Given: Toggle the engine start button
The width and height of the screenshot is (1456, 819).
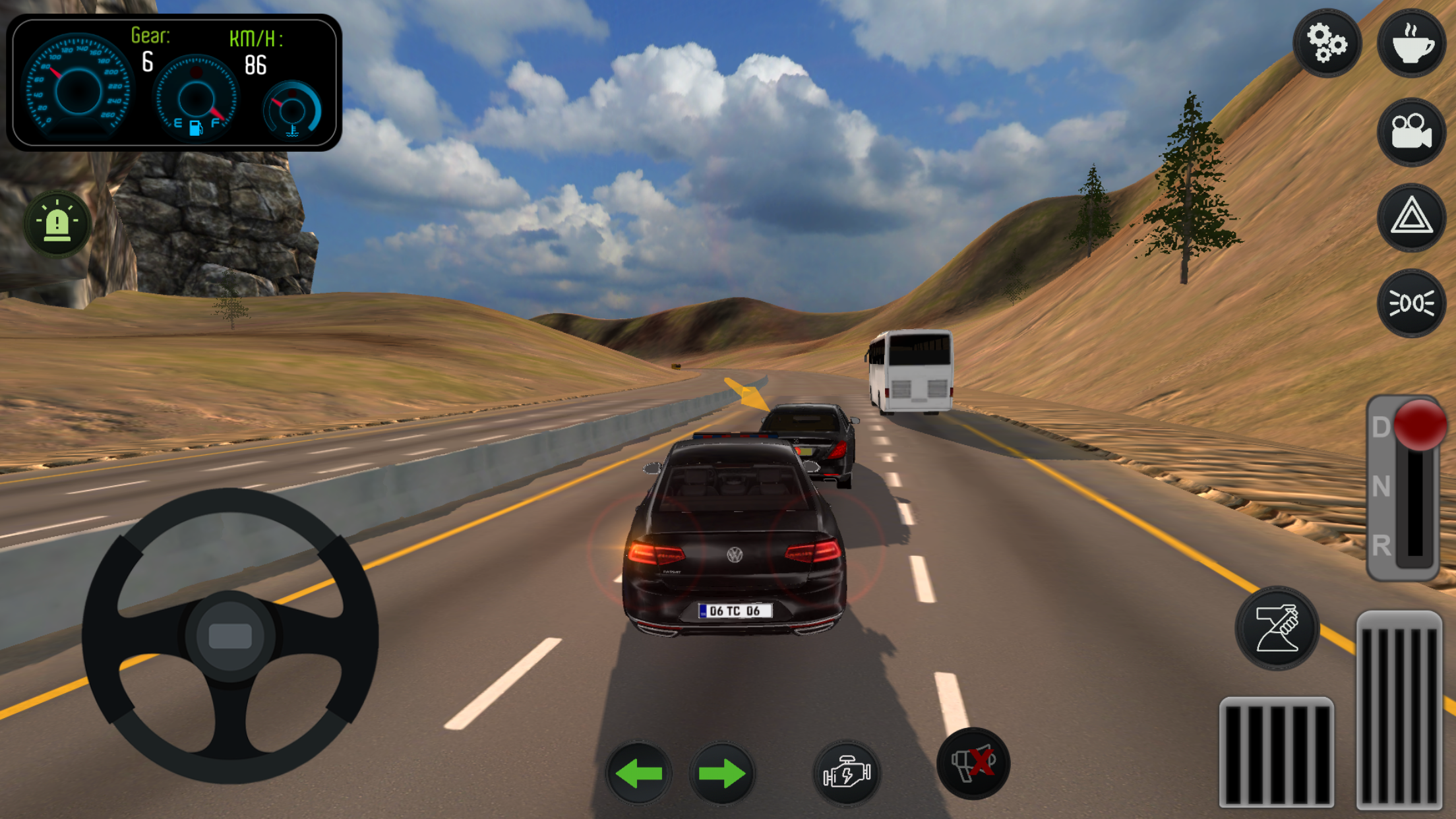Looking at the screenshot, I should click(x=847, y=773).
